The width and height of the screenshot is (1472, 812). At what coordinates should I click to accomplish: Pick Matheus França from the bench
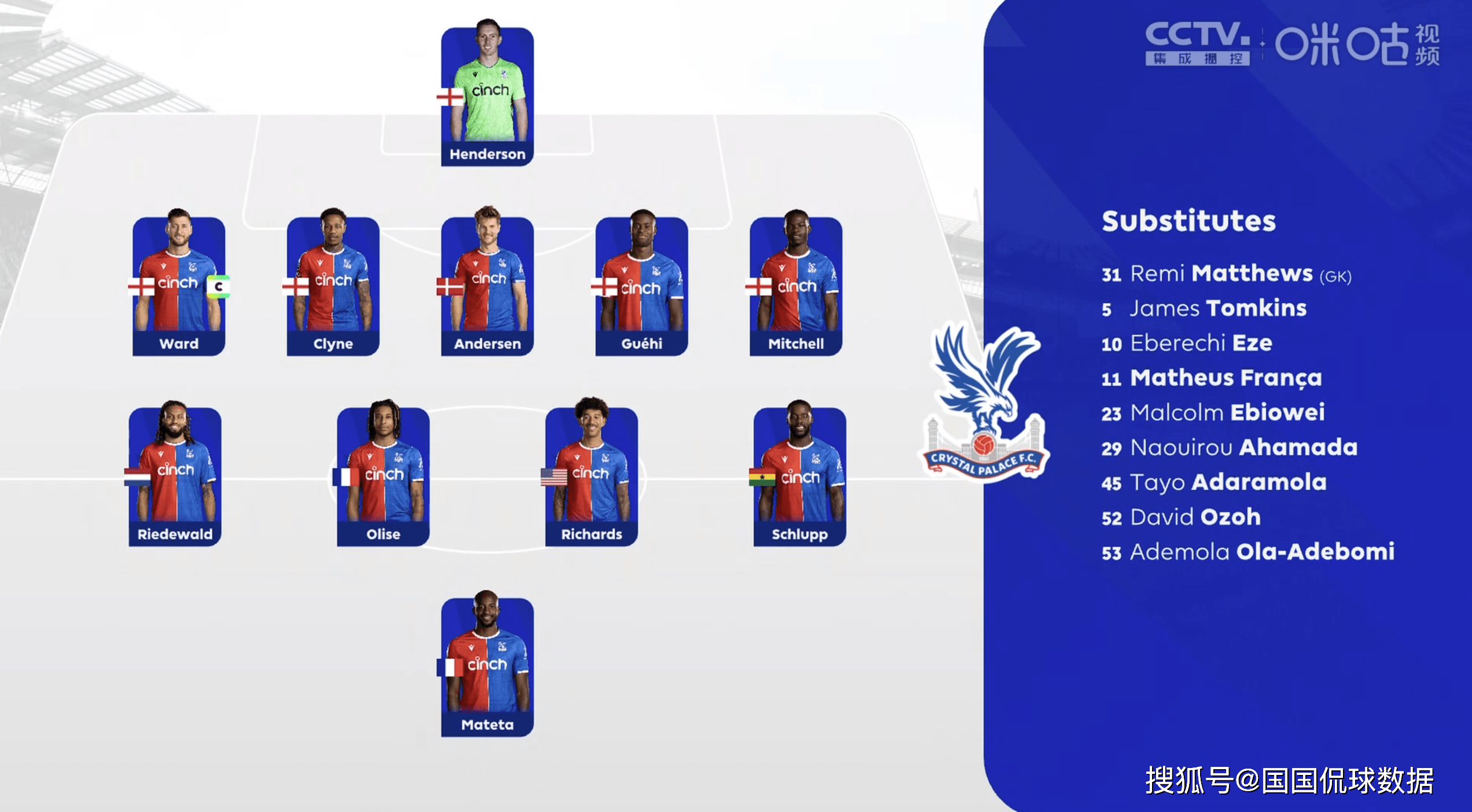[x=1212, y=378]
